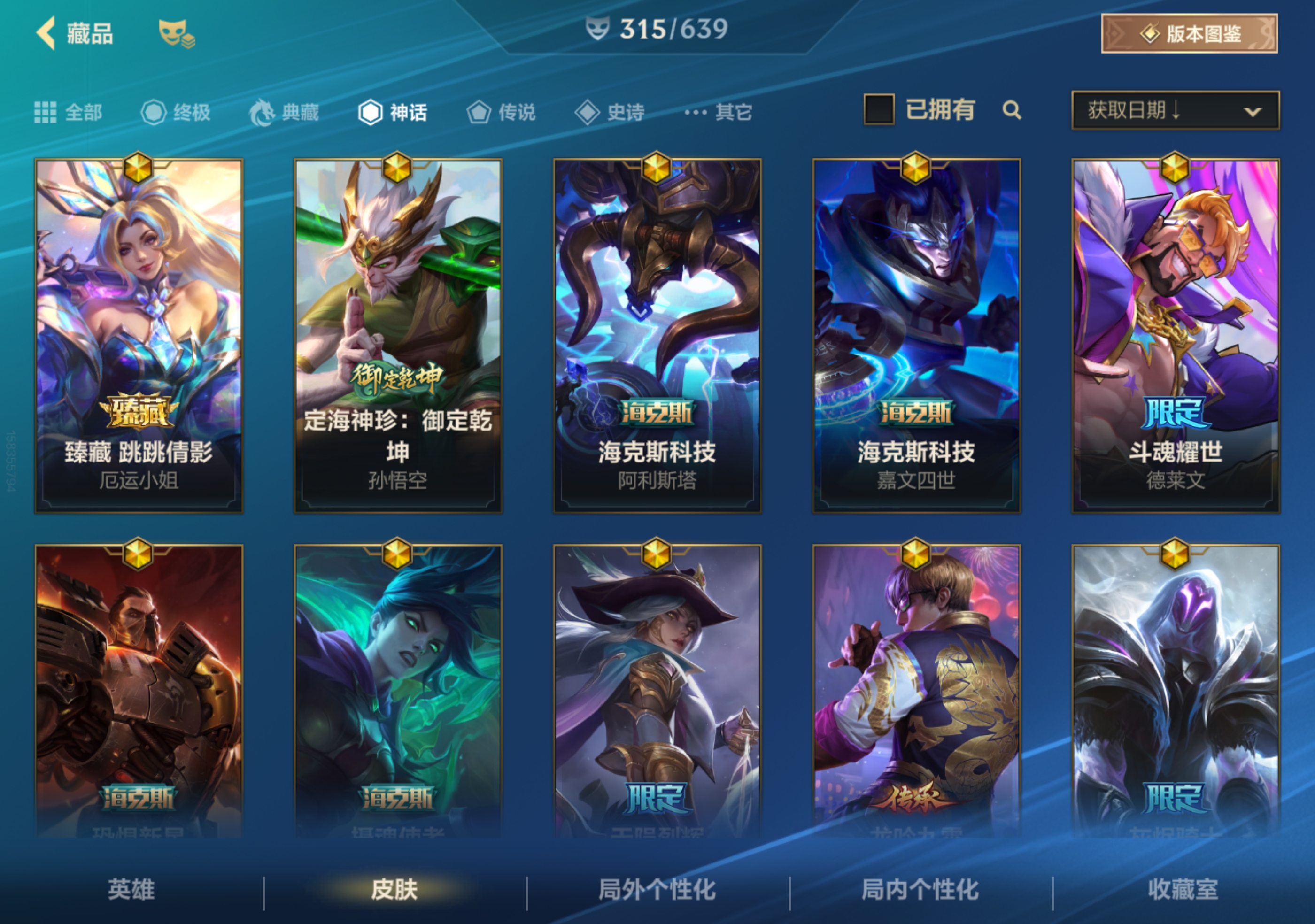Screen dimensions: 1315x924
Task: Show all skins with the 全部 filter
Action: pos(69,112)
